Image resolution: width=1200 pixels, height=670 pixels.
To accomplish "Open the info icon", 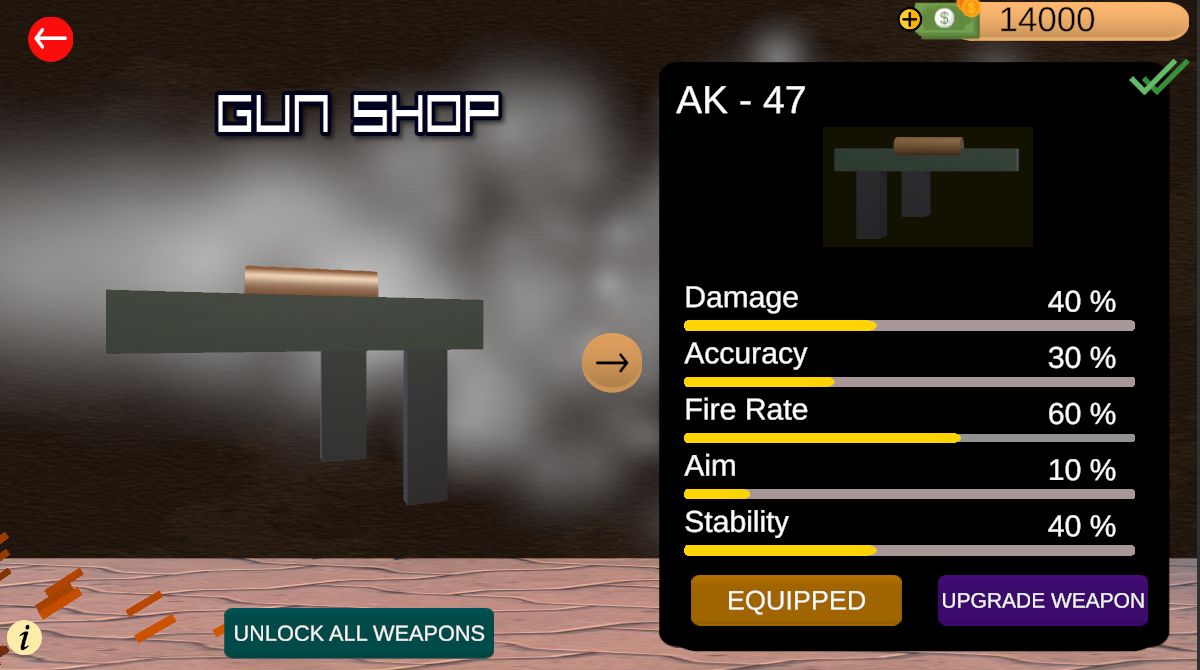I will coord(24,637).
